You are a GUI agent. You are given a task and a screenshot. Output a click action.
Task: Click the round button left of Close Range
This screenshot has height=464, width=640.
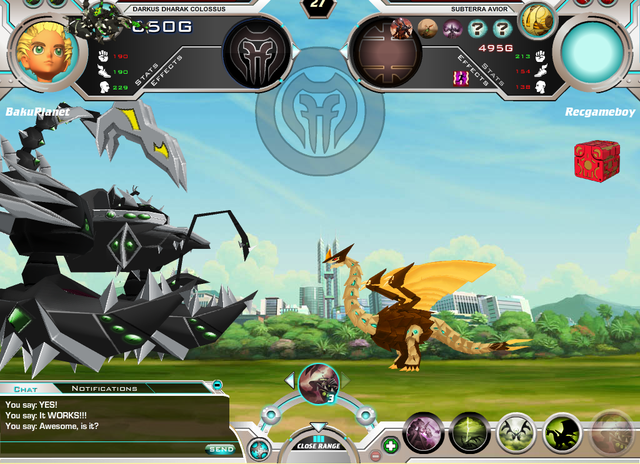(x=259, y=448)
